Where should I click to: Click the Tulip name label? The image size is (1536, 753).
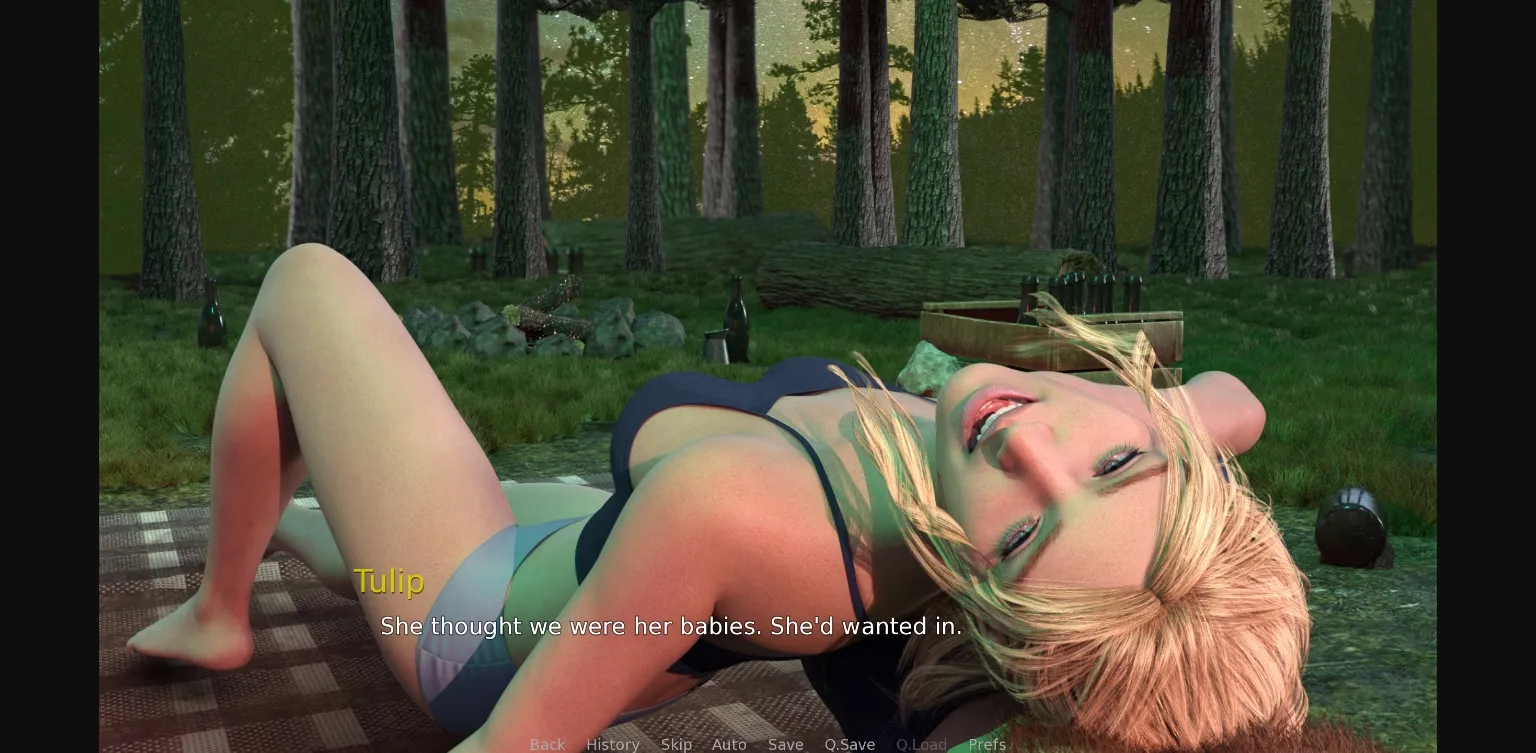[389, 581]
